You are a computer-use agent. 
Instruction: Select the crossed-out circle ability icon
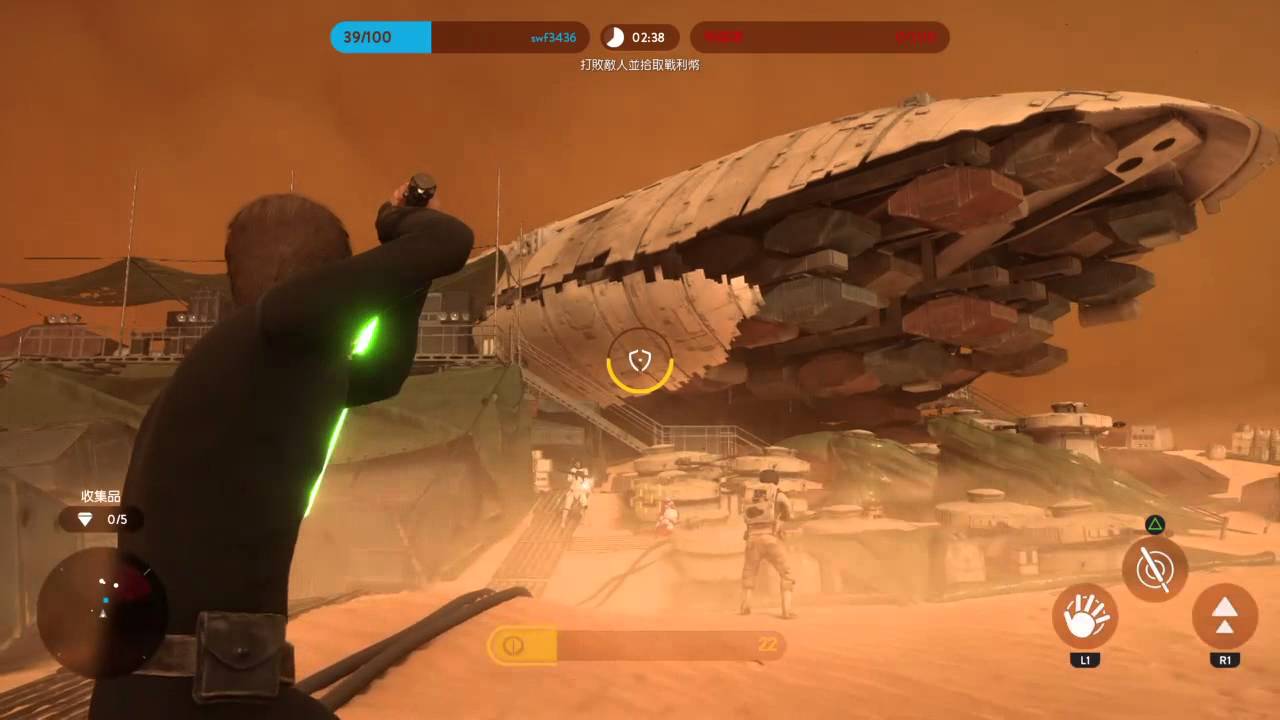1154,568
